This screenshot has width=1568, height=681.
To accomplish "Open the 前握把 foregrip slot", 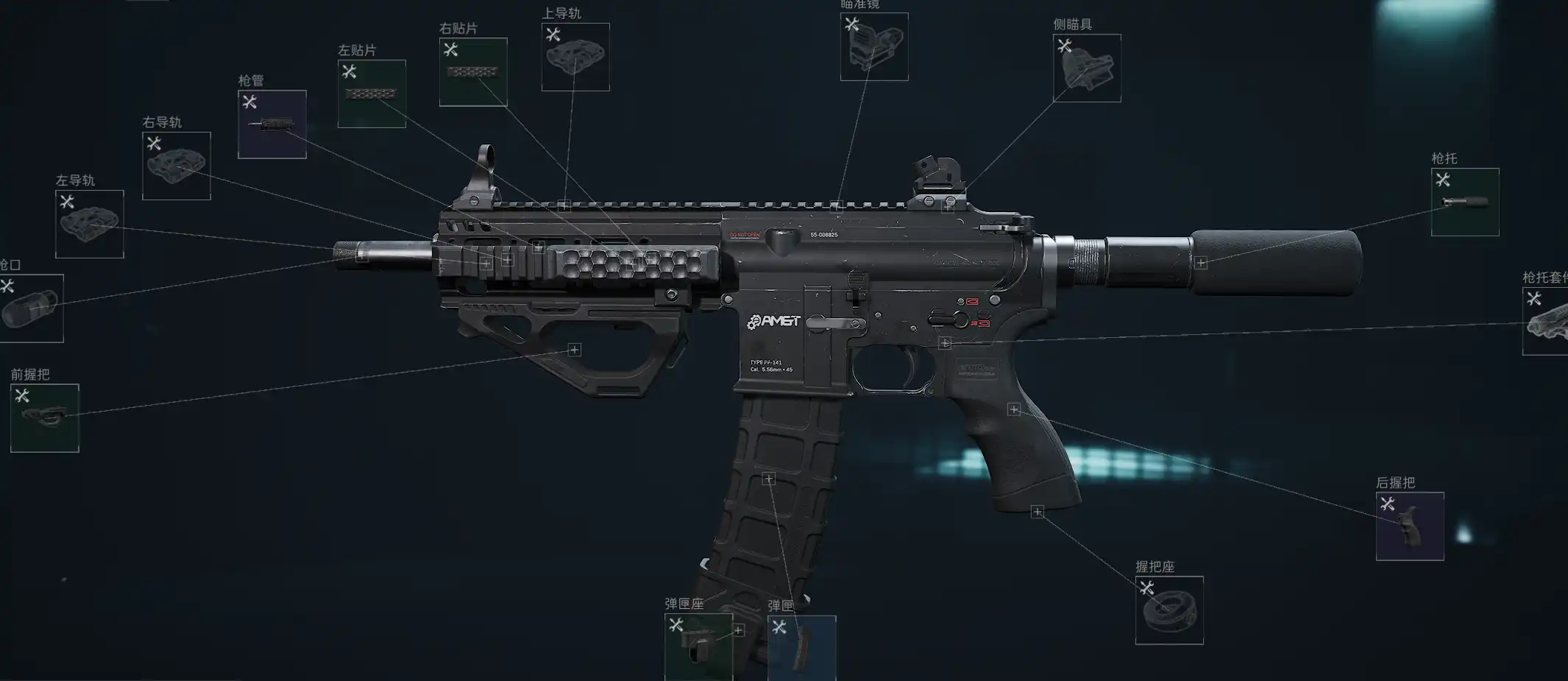I will click(x=45, y=417).
